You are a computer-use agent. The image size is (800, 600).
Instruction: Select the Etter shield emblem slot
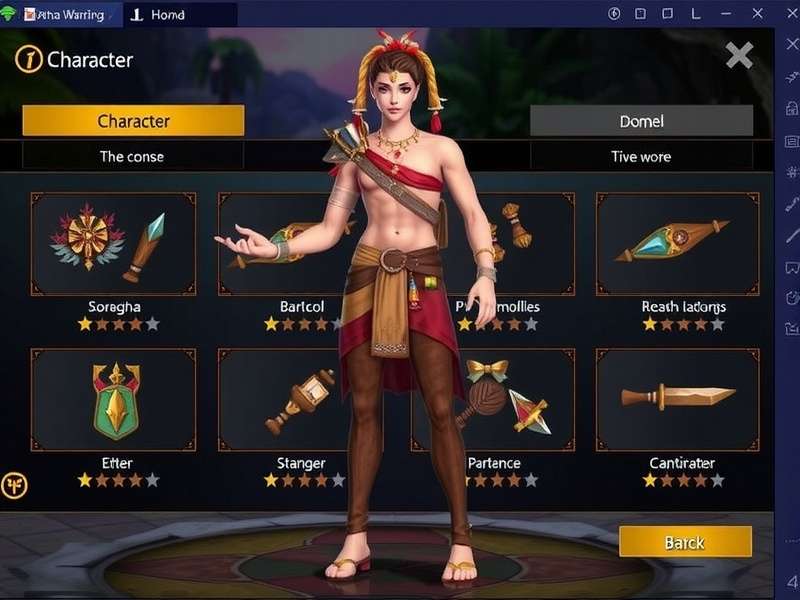[113, 400]
